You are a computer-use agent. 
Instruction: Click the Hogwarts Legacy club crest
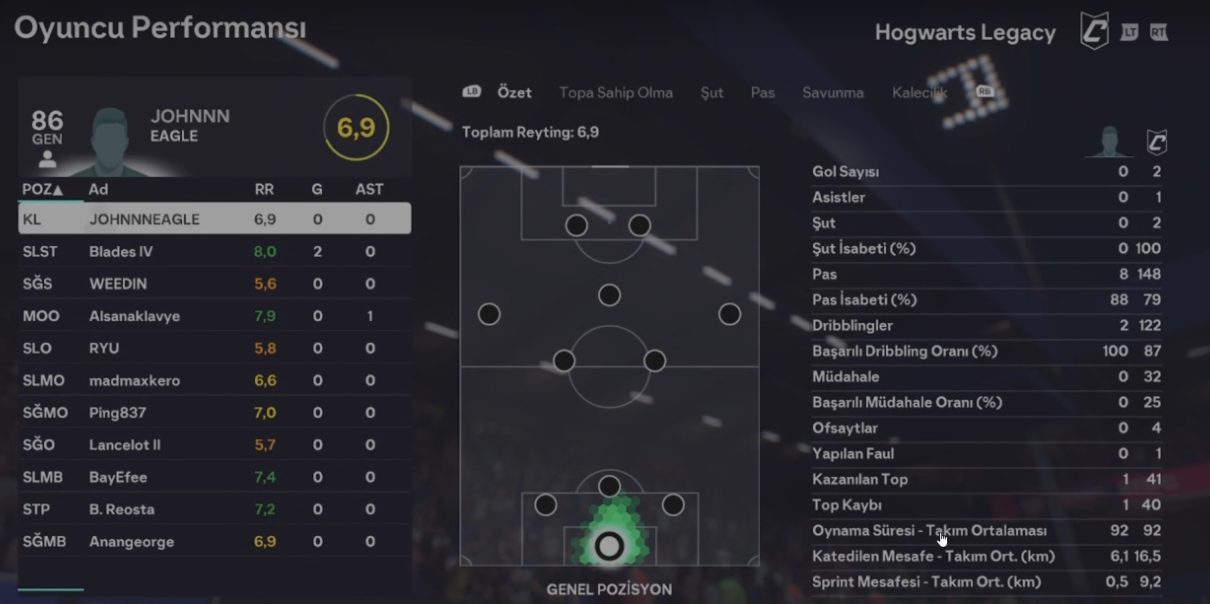[x=1094, y=31]
